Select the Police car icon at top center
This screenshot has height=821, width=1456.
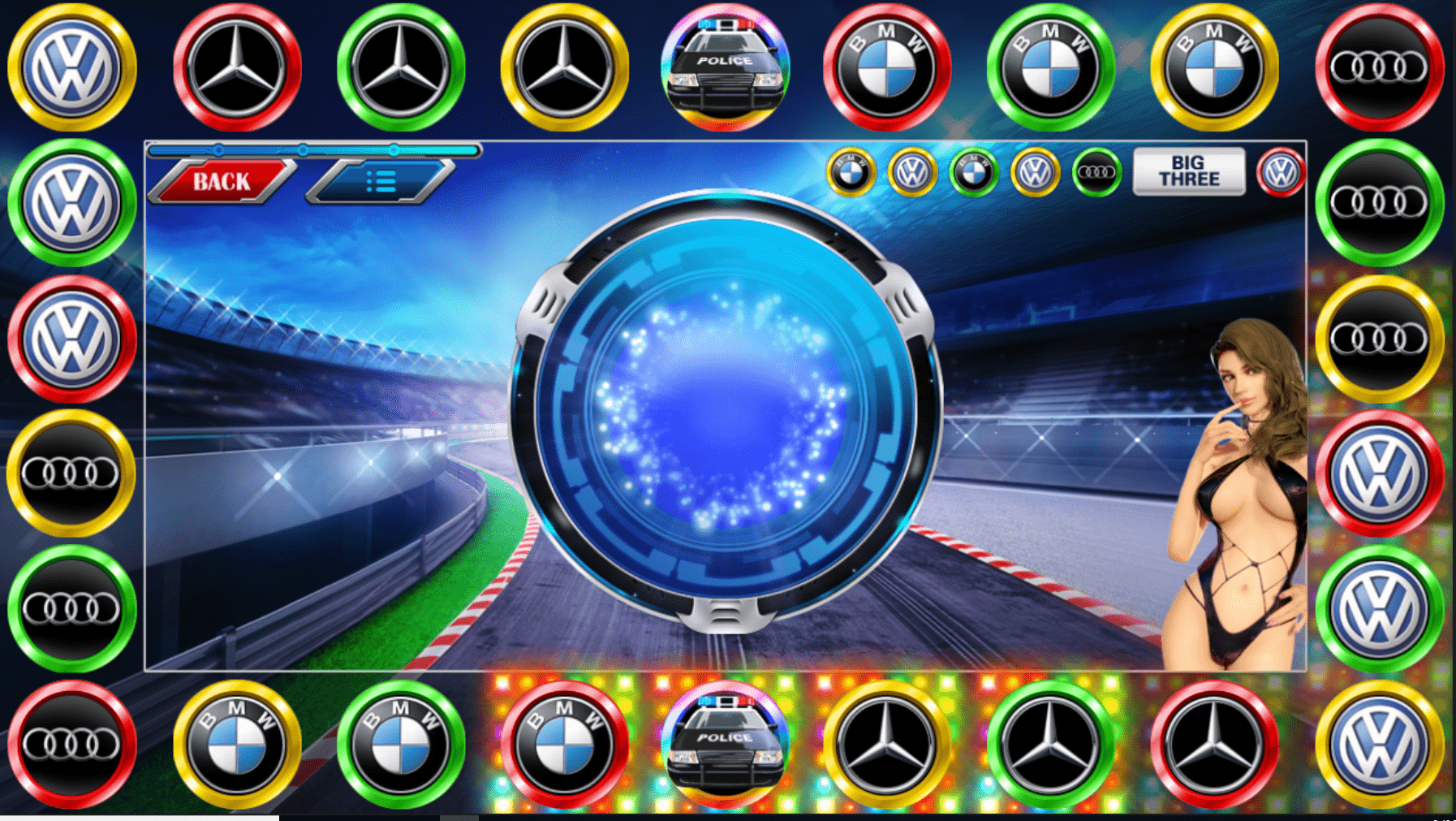coord(726,65)
